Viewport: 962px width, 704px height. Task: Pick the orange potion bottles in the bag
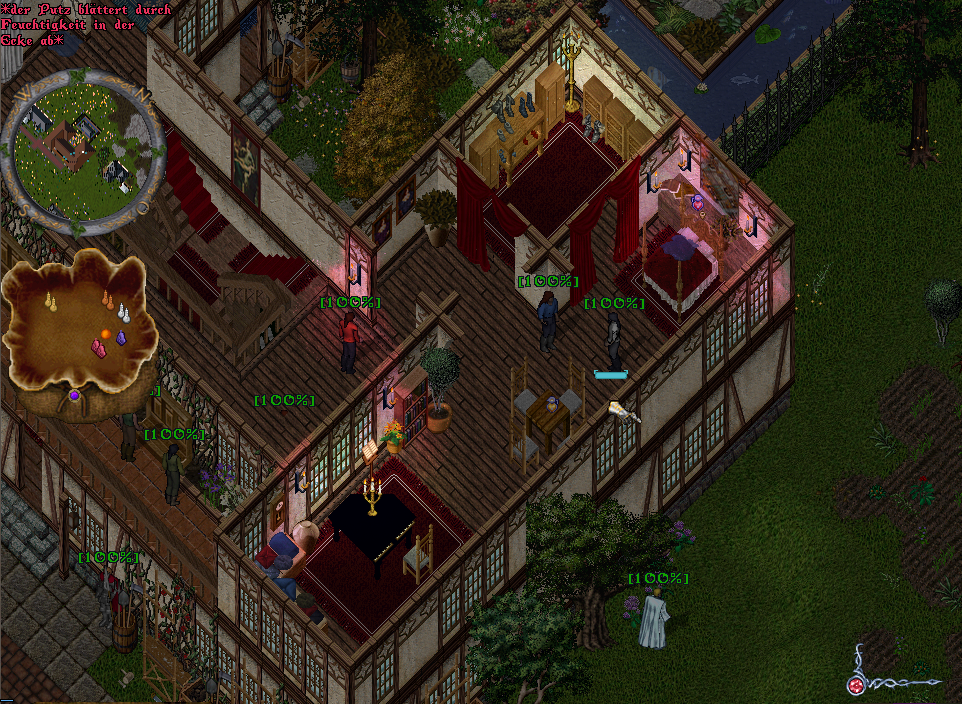point(108,299)
